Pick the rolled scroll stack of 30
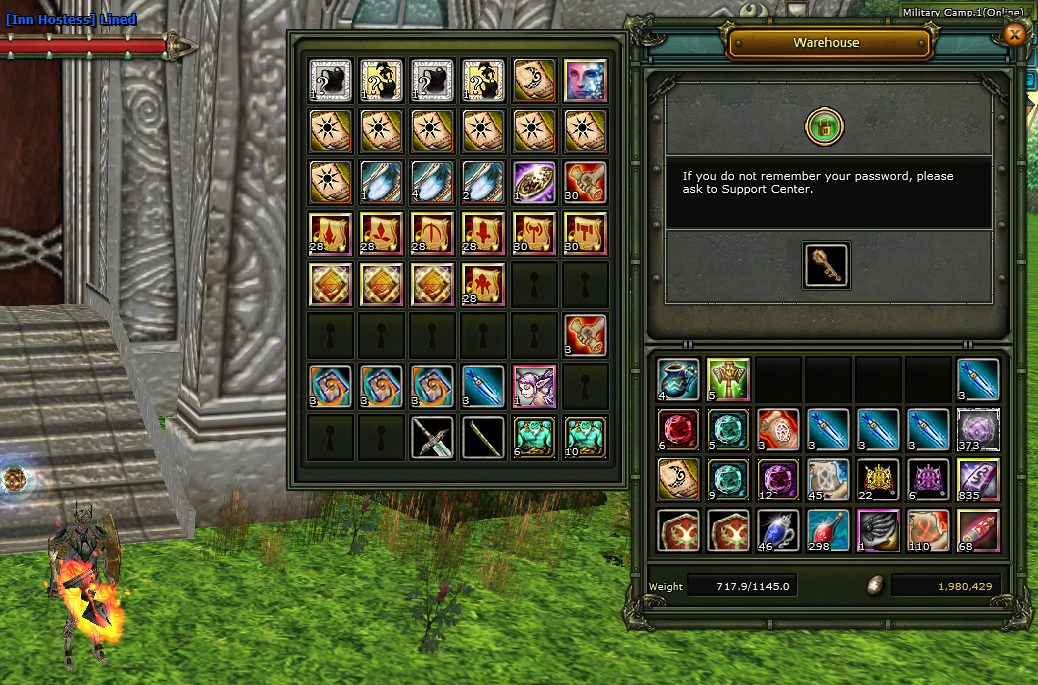 (585, 182)
